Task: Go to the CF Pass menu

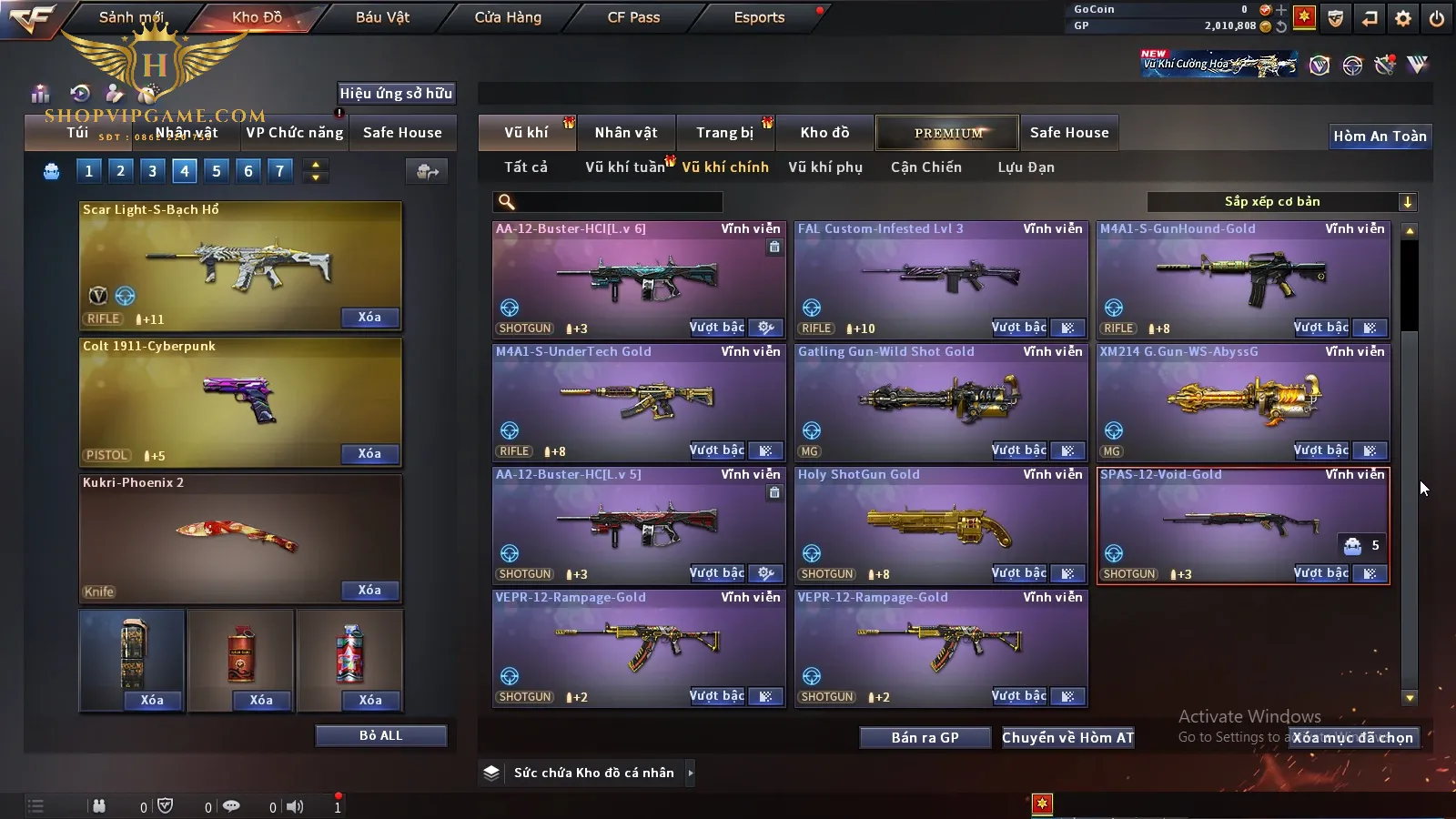Action: [633, 17]
